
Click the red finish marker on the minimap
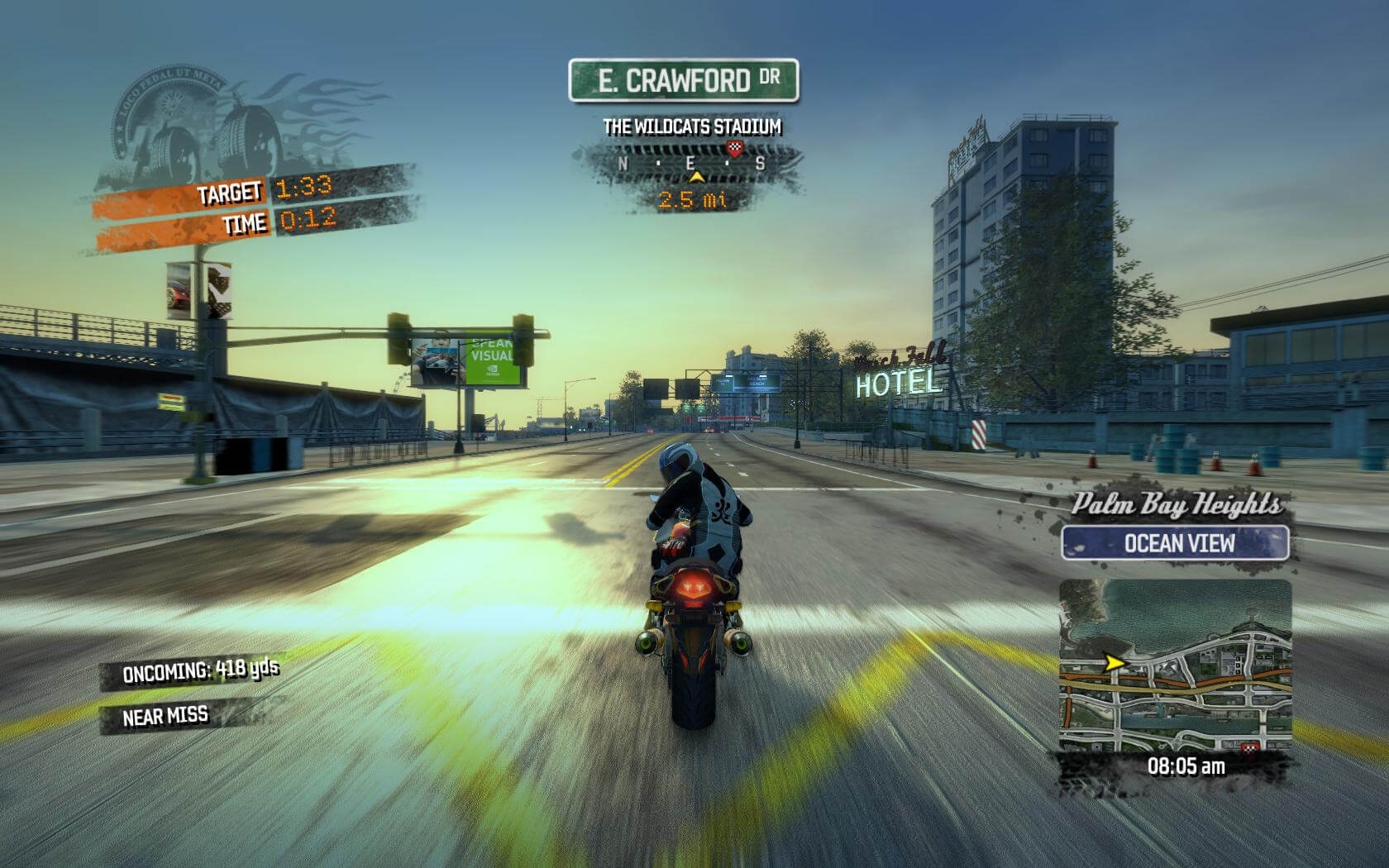(x=1250, y=748)
